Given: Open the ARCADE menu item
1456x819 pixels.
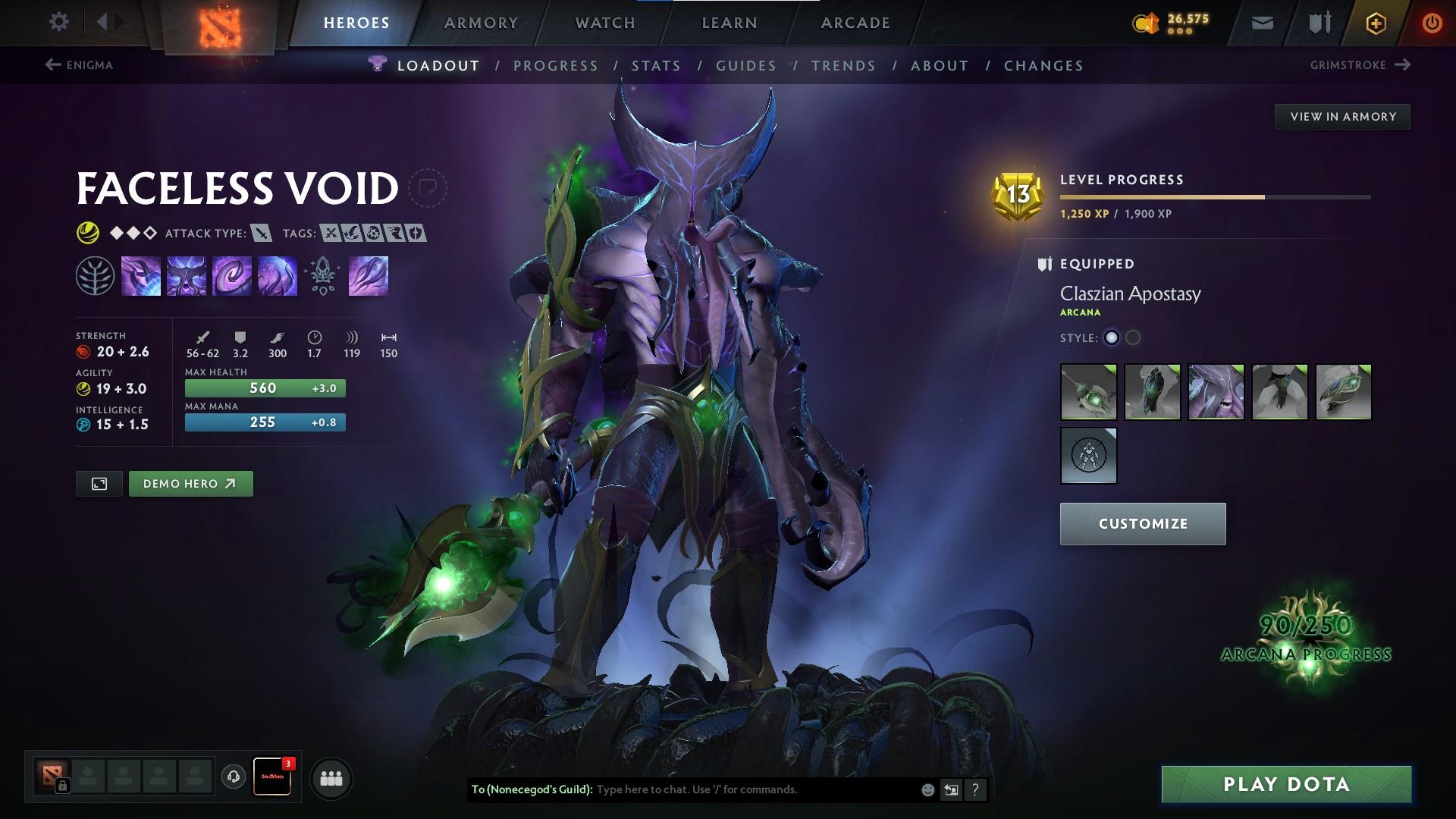Looking at the screenshot, I should click(x=855, y=23).
